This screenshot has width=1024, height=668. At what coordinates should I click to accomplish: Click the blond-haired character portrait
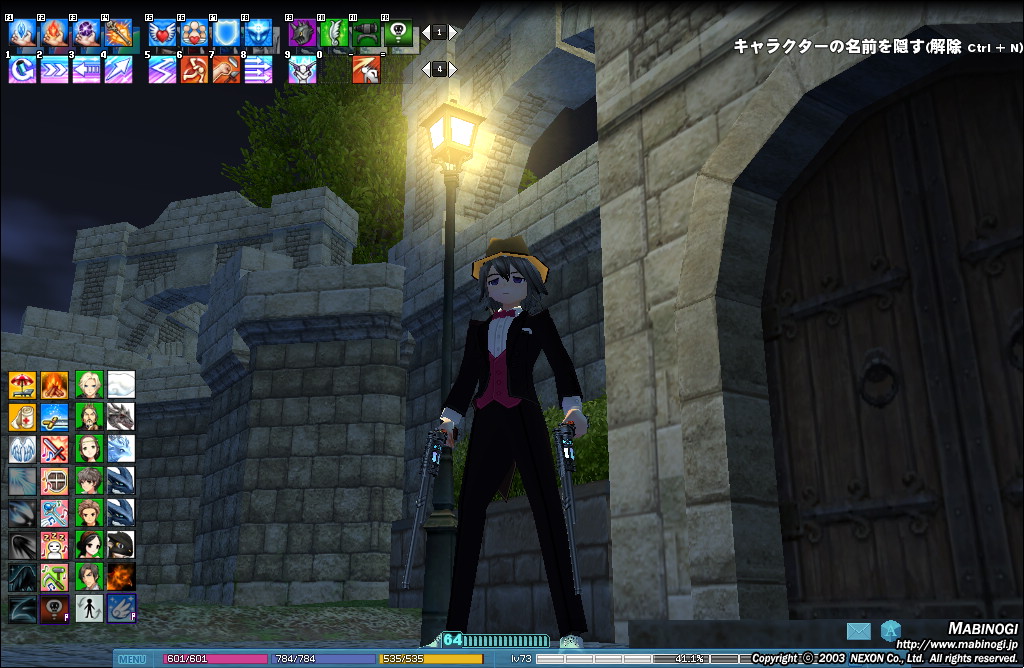coord(89,384)
